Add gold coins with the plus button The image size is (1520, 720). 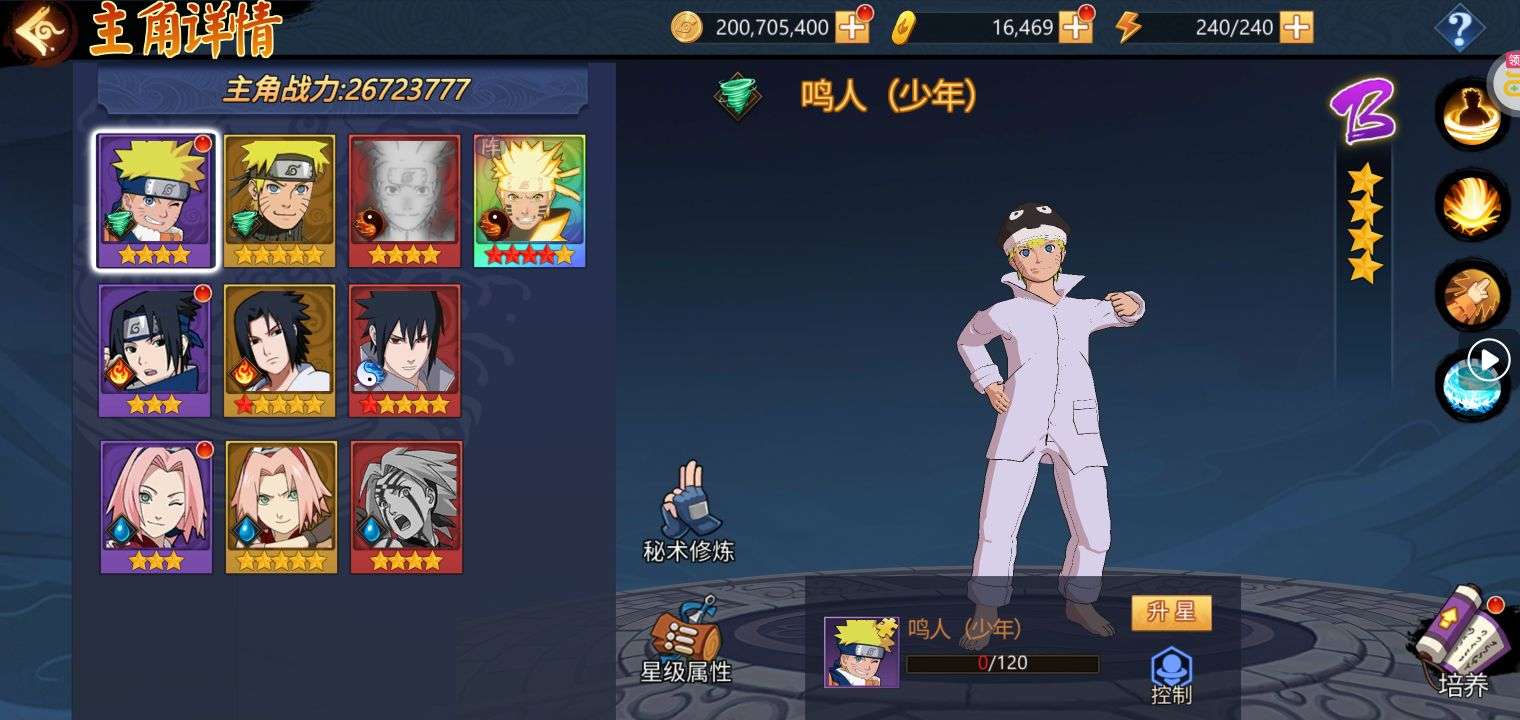click(852, 27)
